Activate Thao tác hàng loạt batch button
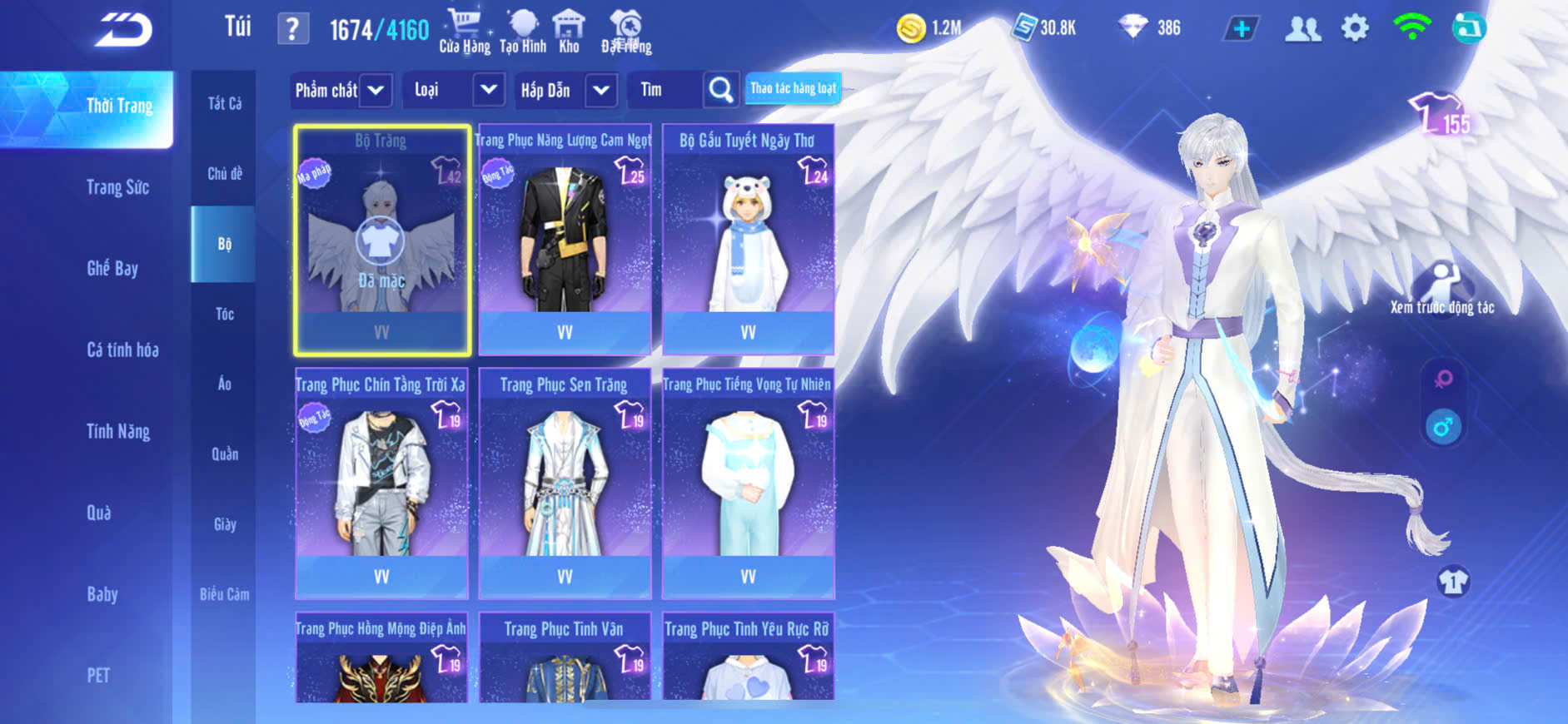 pyautogui.click(x=793, y=88)
